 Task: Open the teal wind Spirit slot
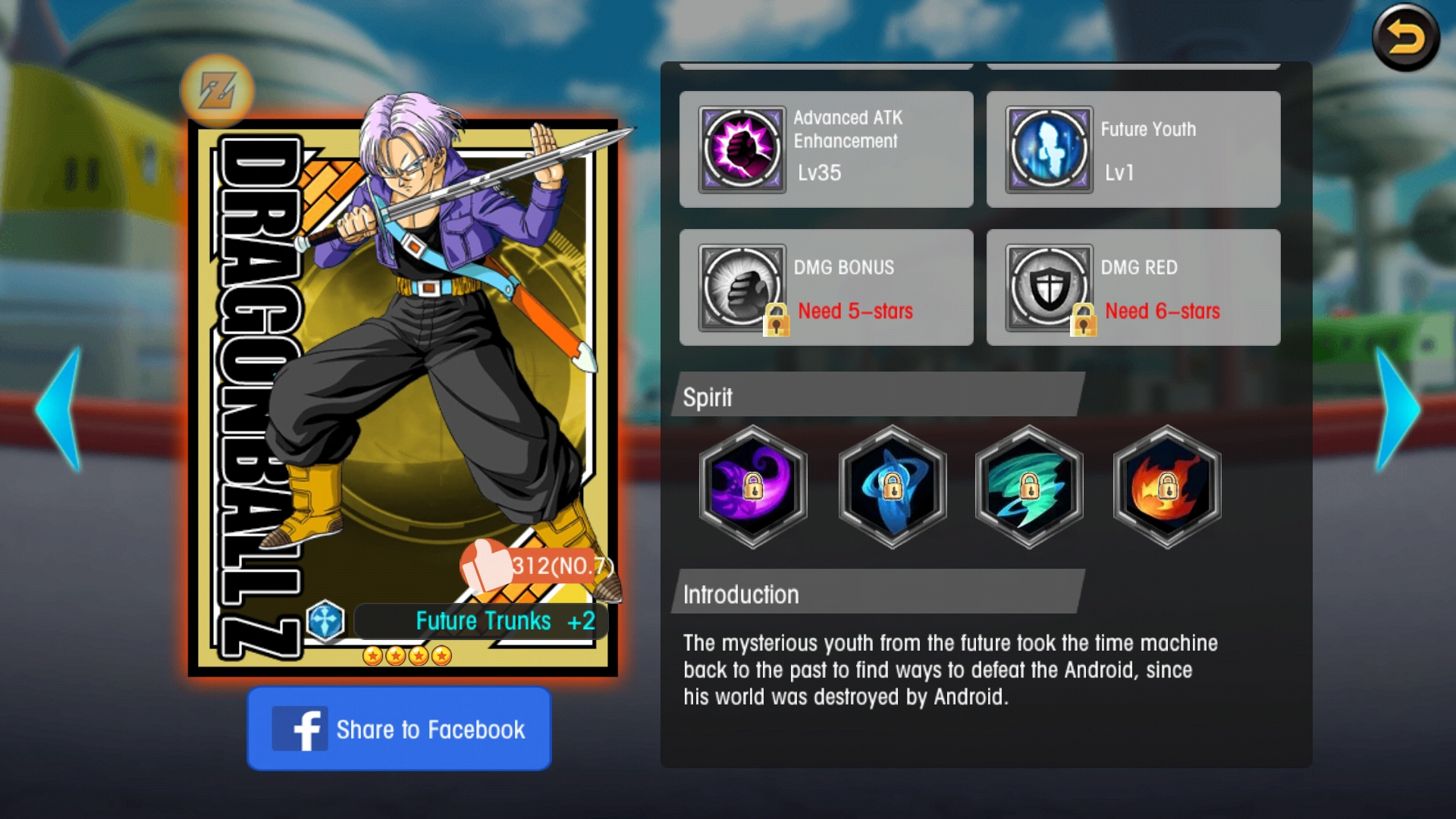1028,488
